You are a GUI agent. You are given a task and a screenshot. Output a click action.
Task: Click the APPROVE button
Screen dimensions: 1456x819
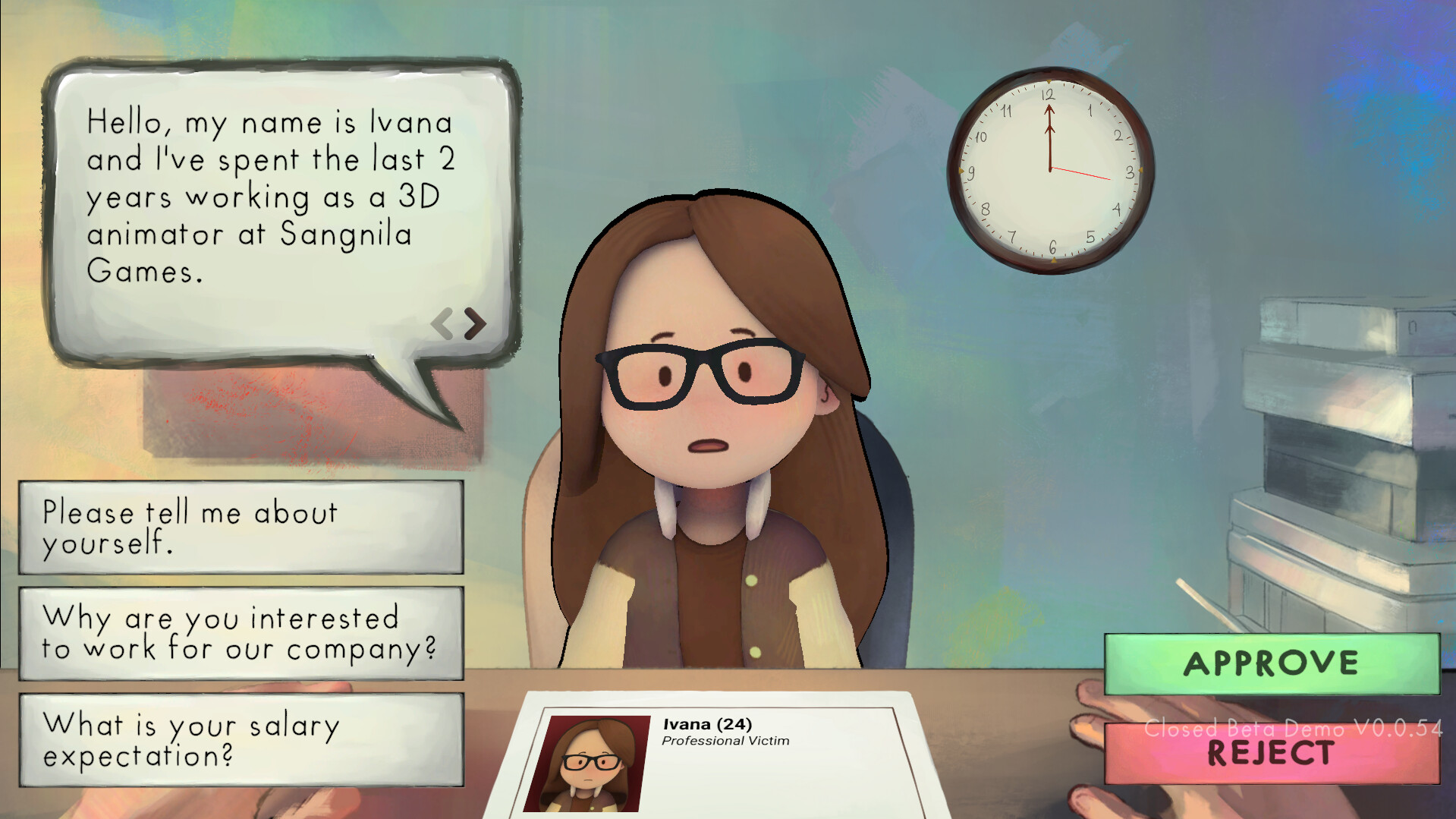pos(1272,664)
